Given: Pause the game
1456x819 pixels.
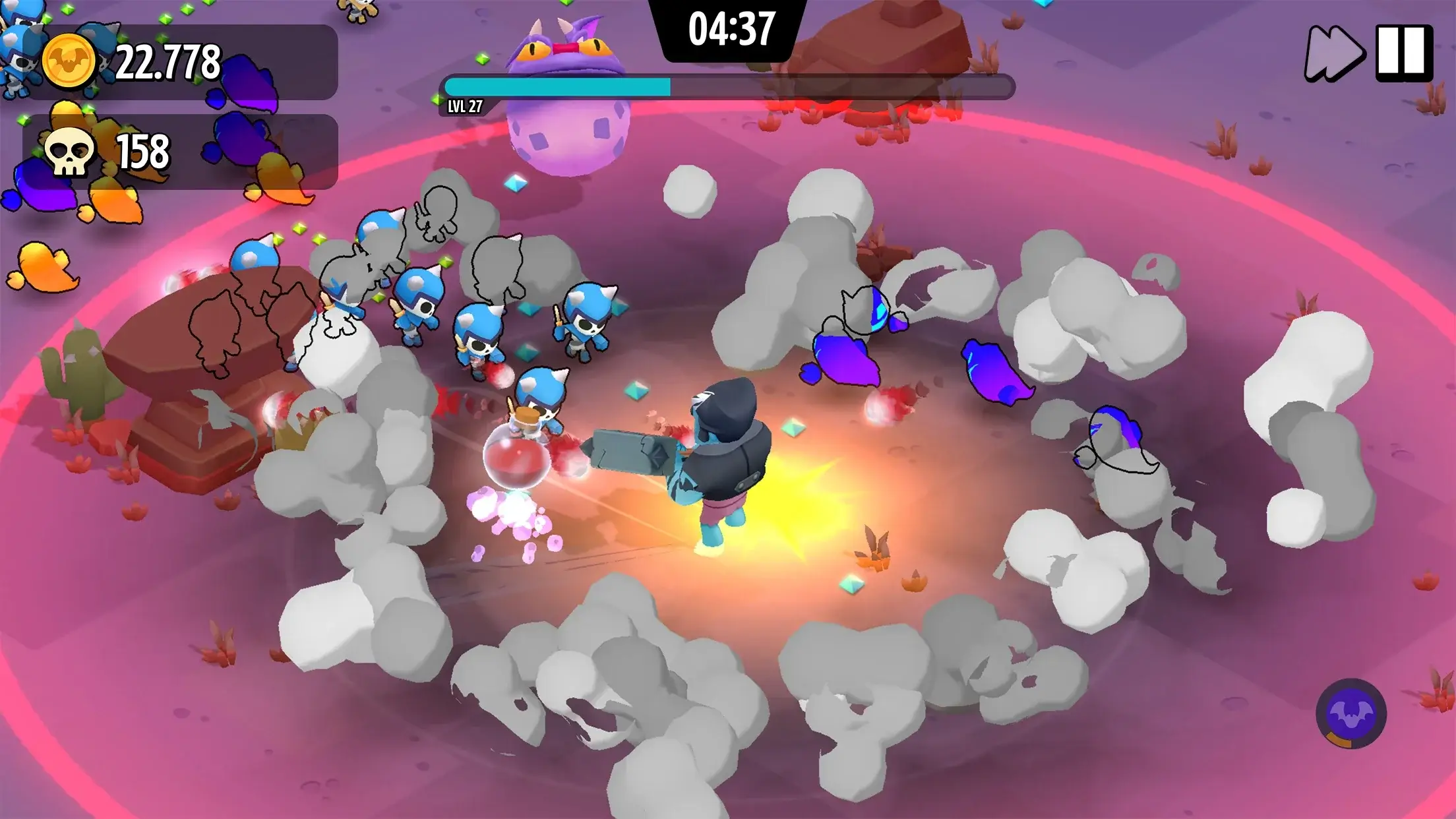Looking at the screenshot, I should [1404, 53].
